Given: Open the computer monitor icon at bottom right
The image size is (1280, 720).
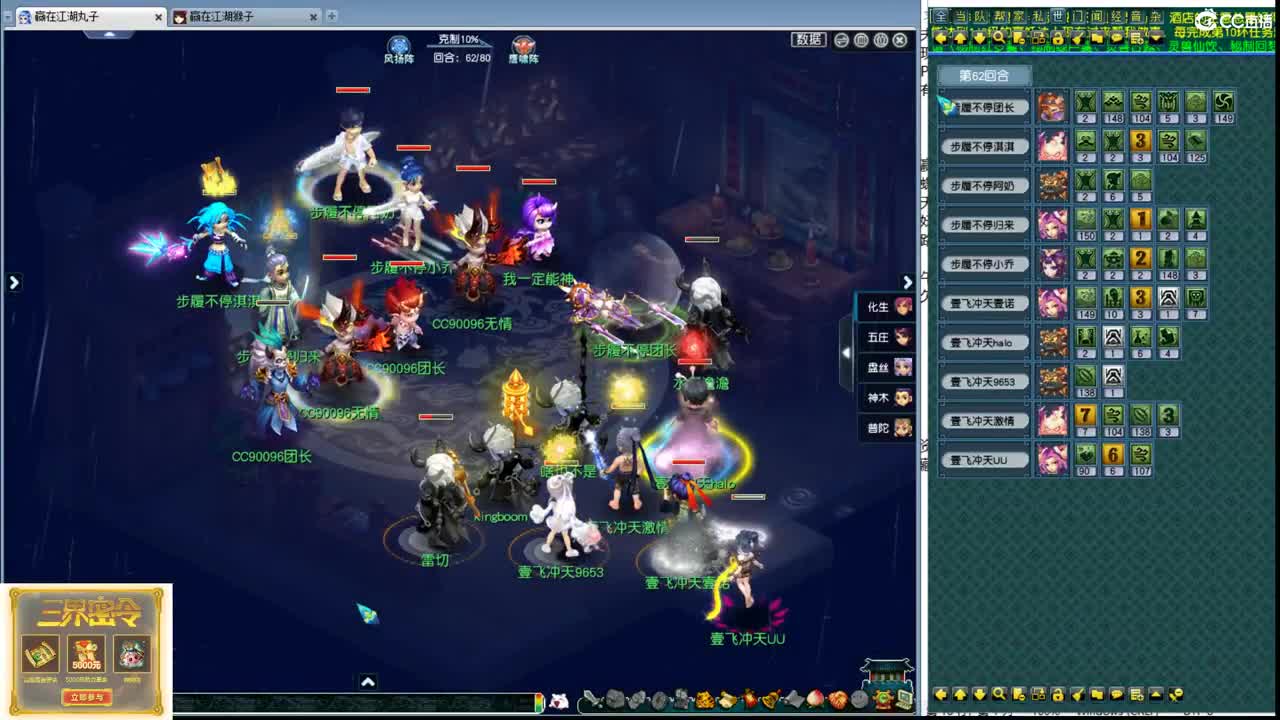Looking at the screenshot, I should point(903,699).
